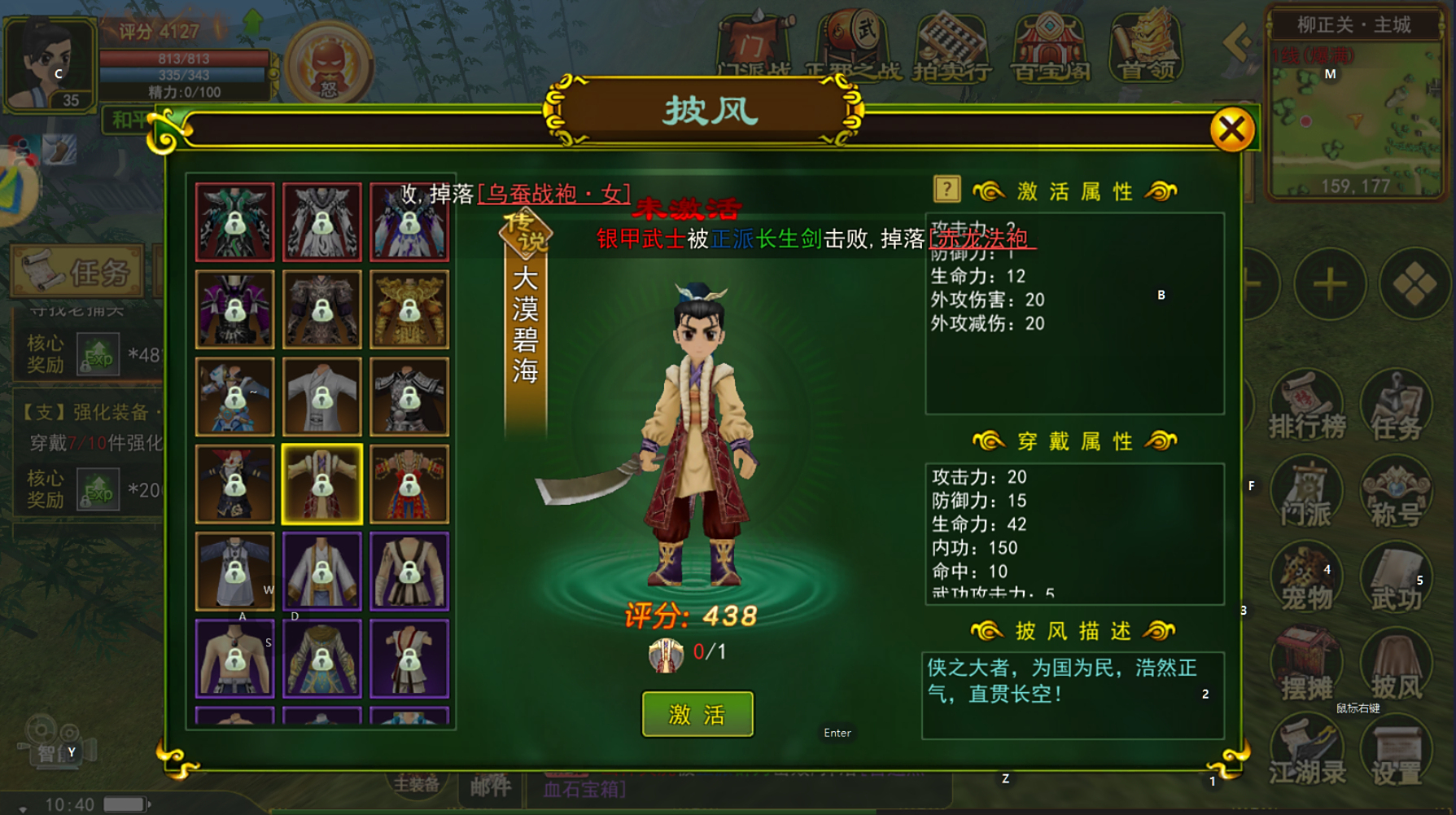Click the green 激活 activate button
Image resolution: width=1456 pixels, height=815 pixels.
[x=697, y=714]
